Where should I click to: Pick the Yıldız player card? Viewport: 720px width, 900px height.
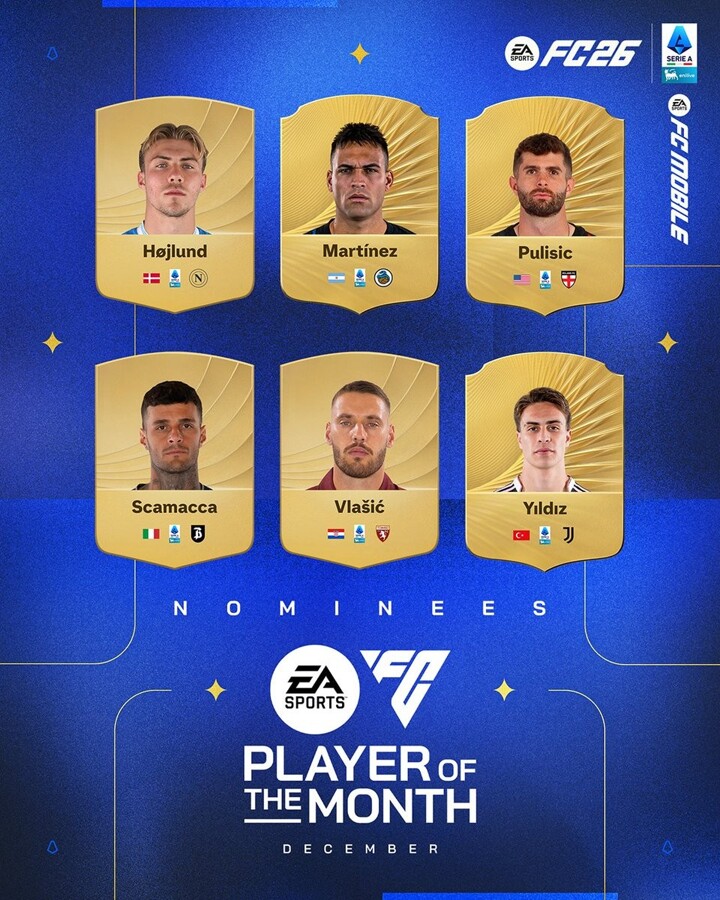pos(545,460)
